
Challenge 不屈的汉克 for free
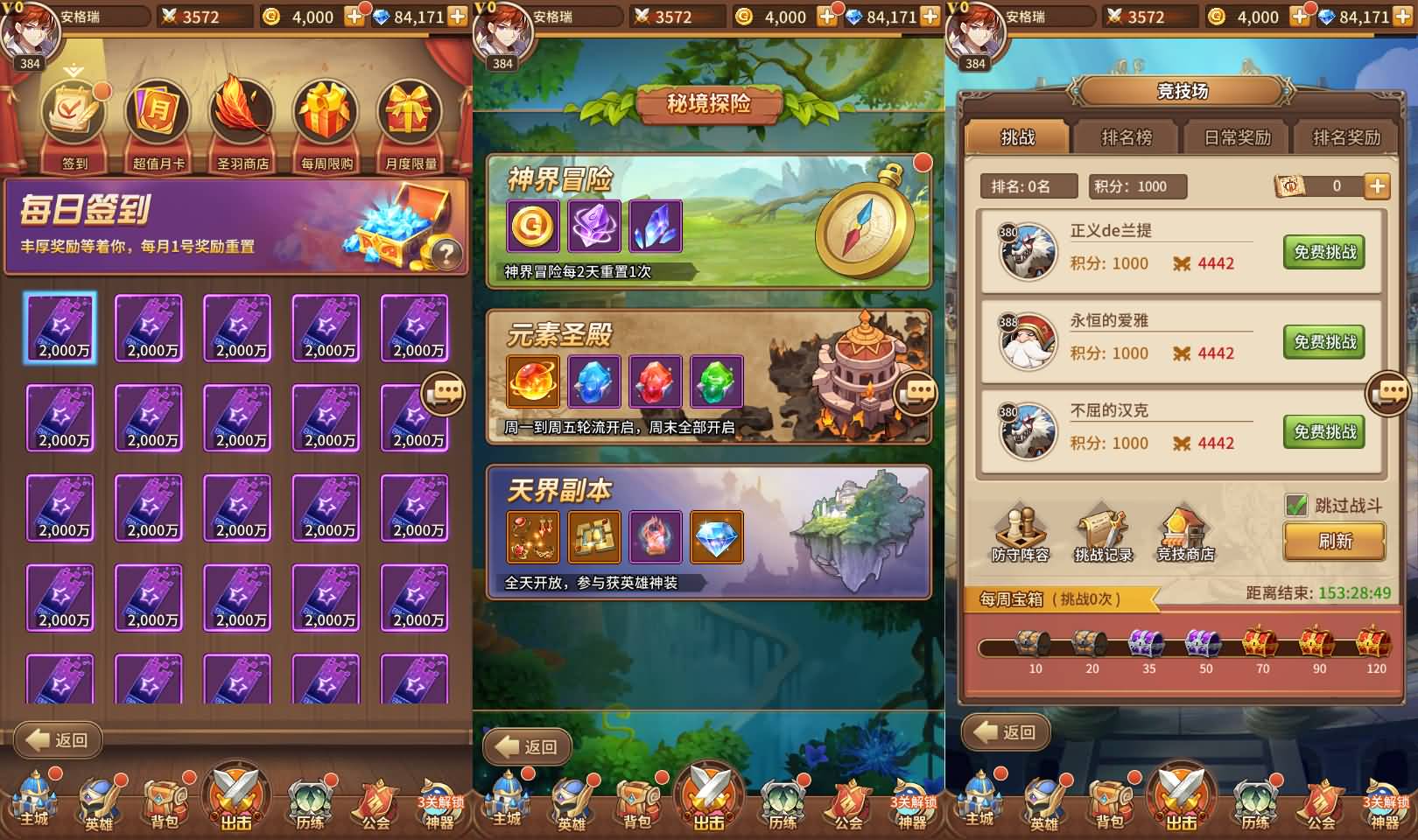(1324, 432)
